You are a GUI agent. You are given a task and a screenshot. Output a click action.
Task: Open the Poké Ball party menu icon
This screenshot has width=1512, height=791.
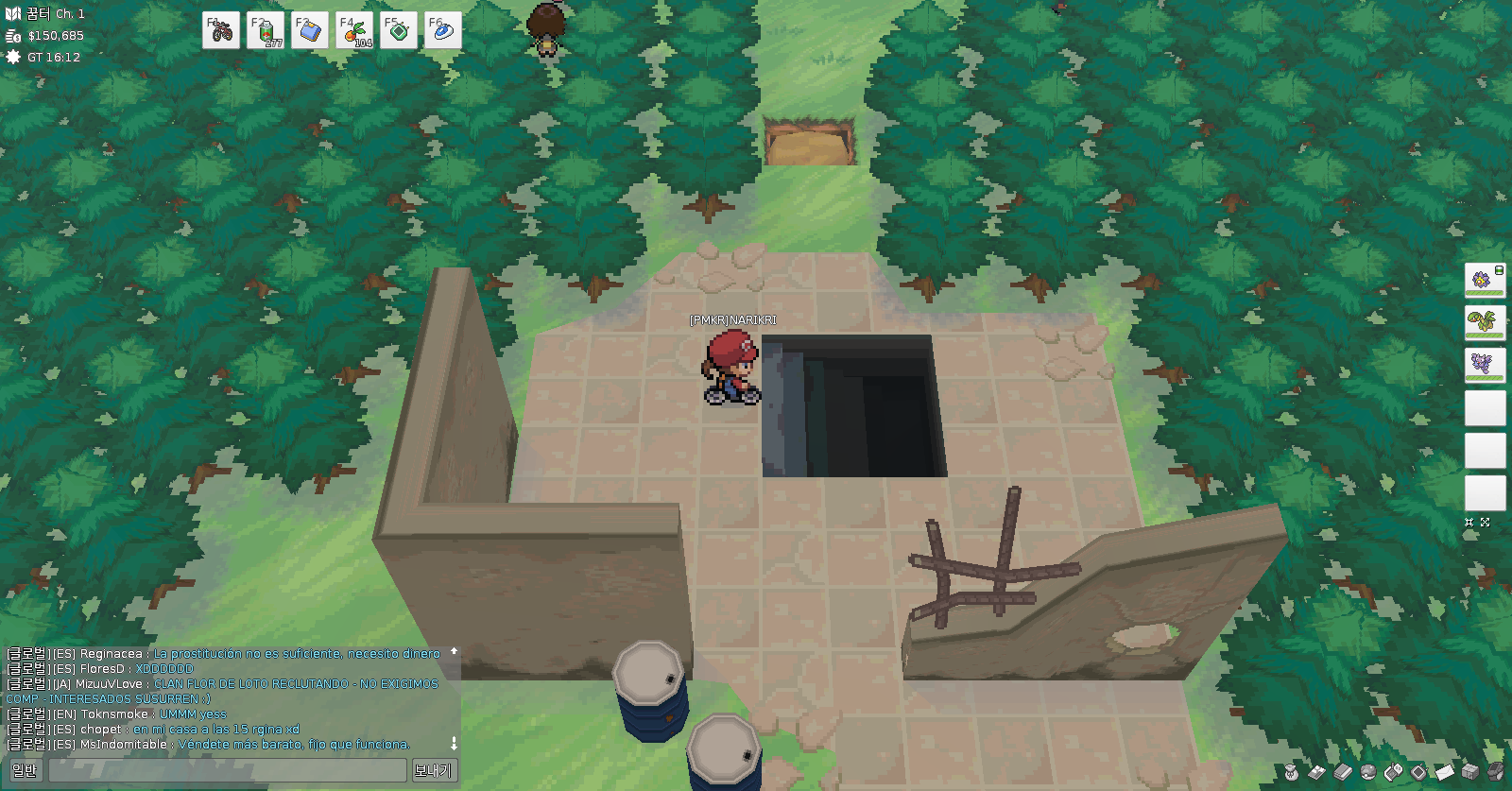1368,772
